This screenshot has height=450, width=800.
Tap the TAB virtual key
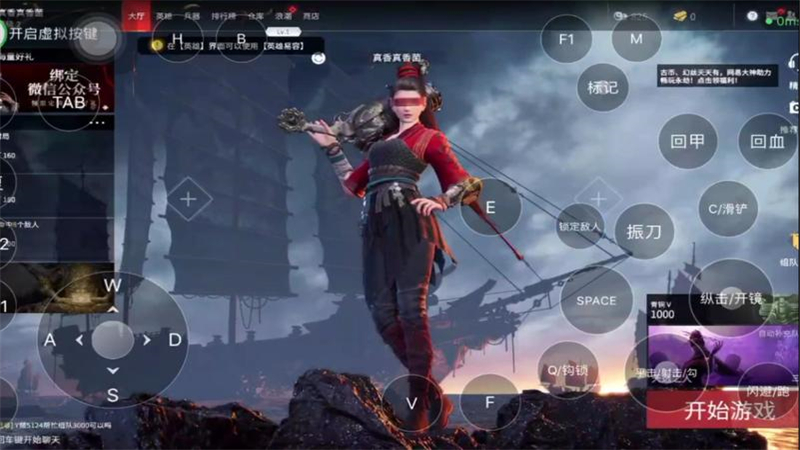[70, 102]
